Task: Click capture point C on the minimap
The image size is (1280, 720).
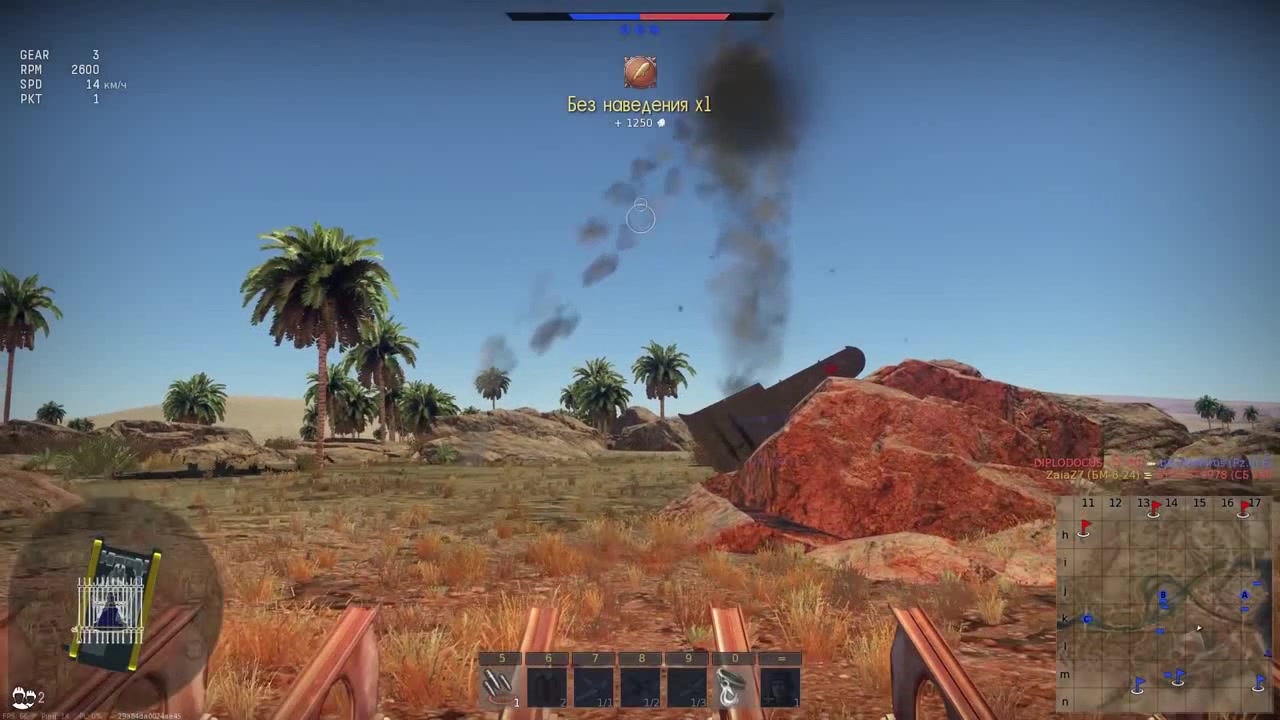Action: coord(1086,618)
